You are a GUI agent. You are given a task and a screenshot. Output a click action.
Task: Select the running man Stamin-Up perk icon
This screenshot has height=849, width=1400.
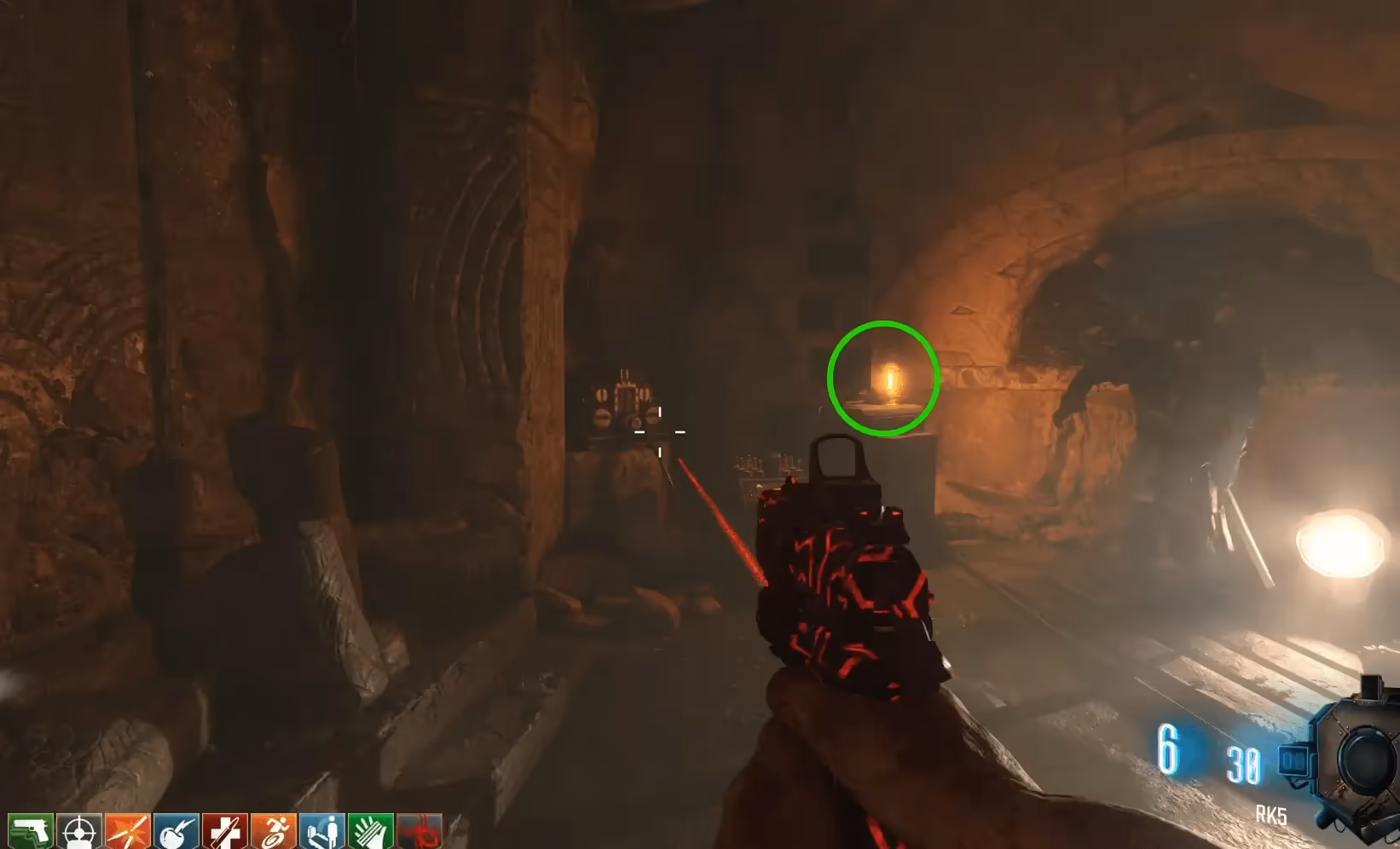(x=274, y=831)
